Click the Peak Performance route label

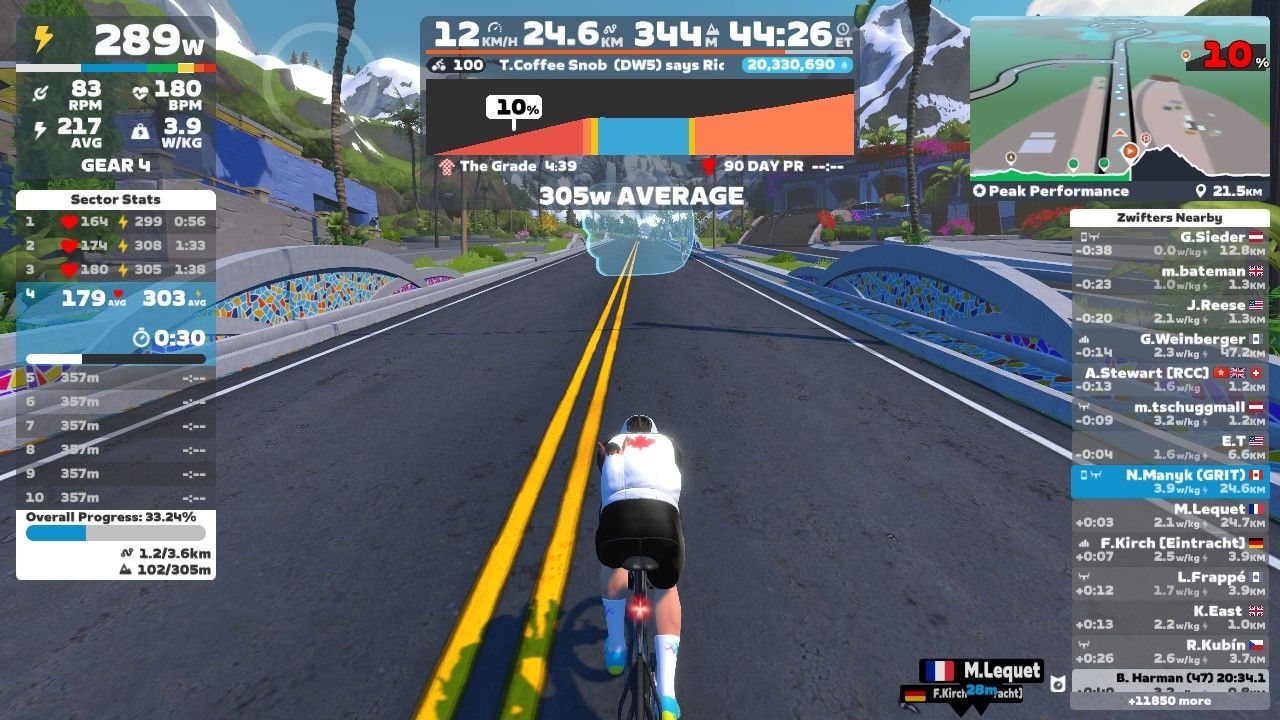[x=1058, y=191]
